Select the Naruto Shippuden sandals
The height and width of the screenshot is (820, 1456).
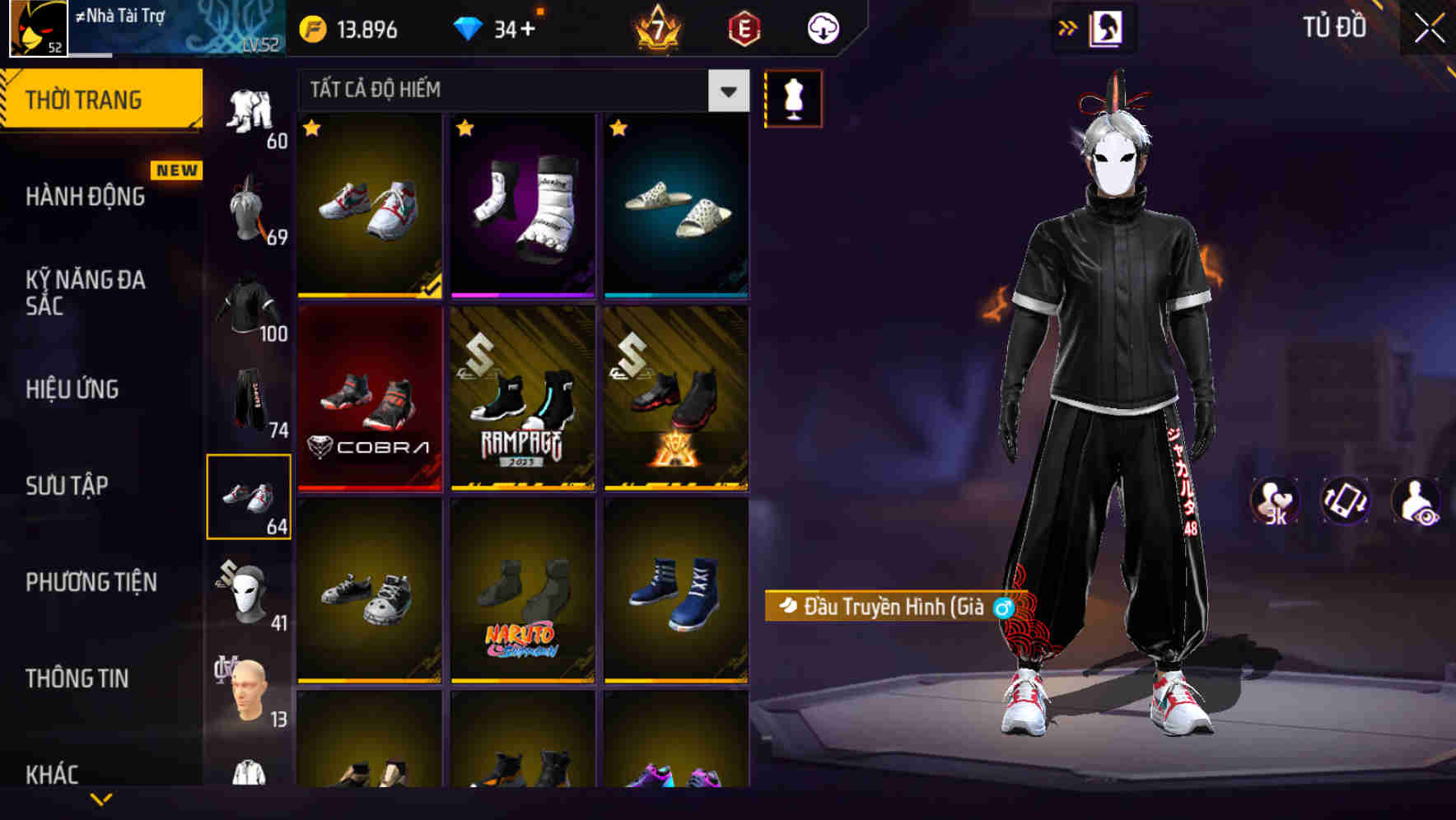click(x=524, y=597)
